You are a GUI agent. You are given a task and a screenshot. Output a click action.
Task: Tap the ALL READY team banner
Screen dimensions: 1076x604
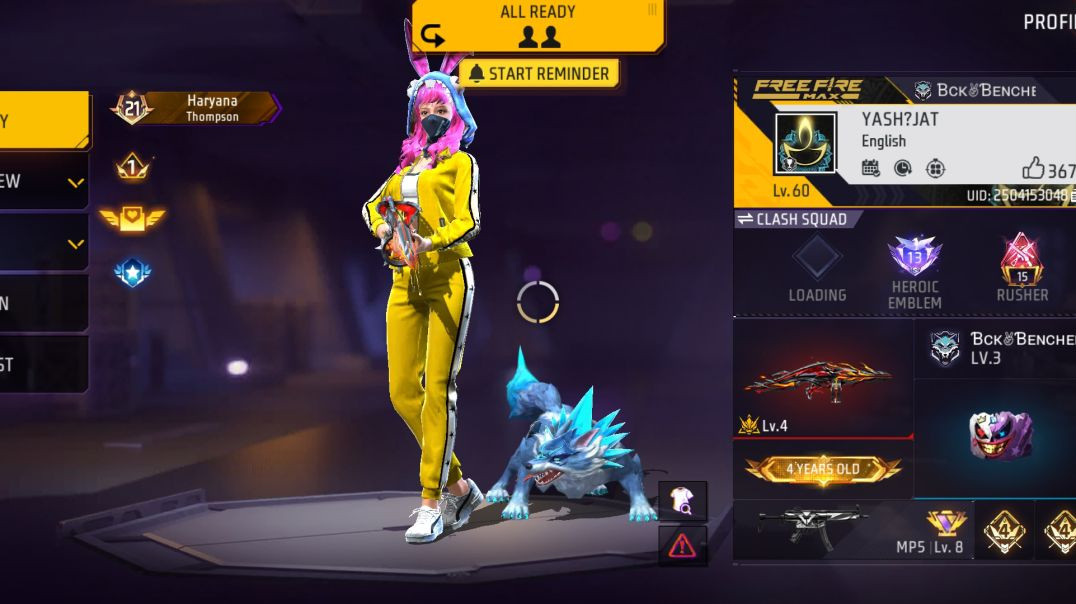tap(538, 24)
